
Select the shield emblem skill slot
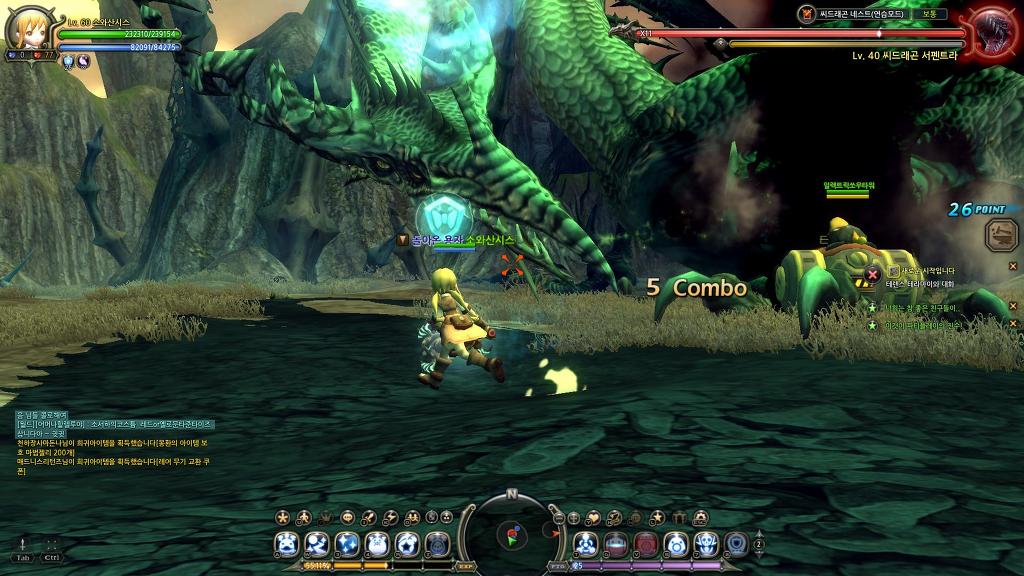[736, 544]
